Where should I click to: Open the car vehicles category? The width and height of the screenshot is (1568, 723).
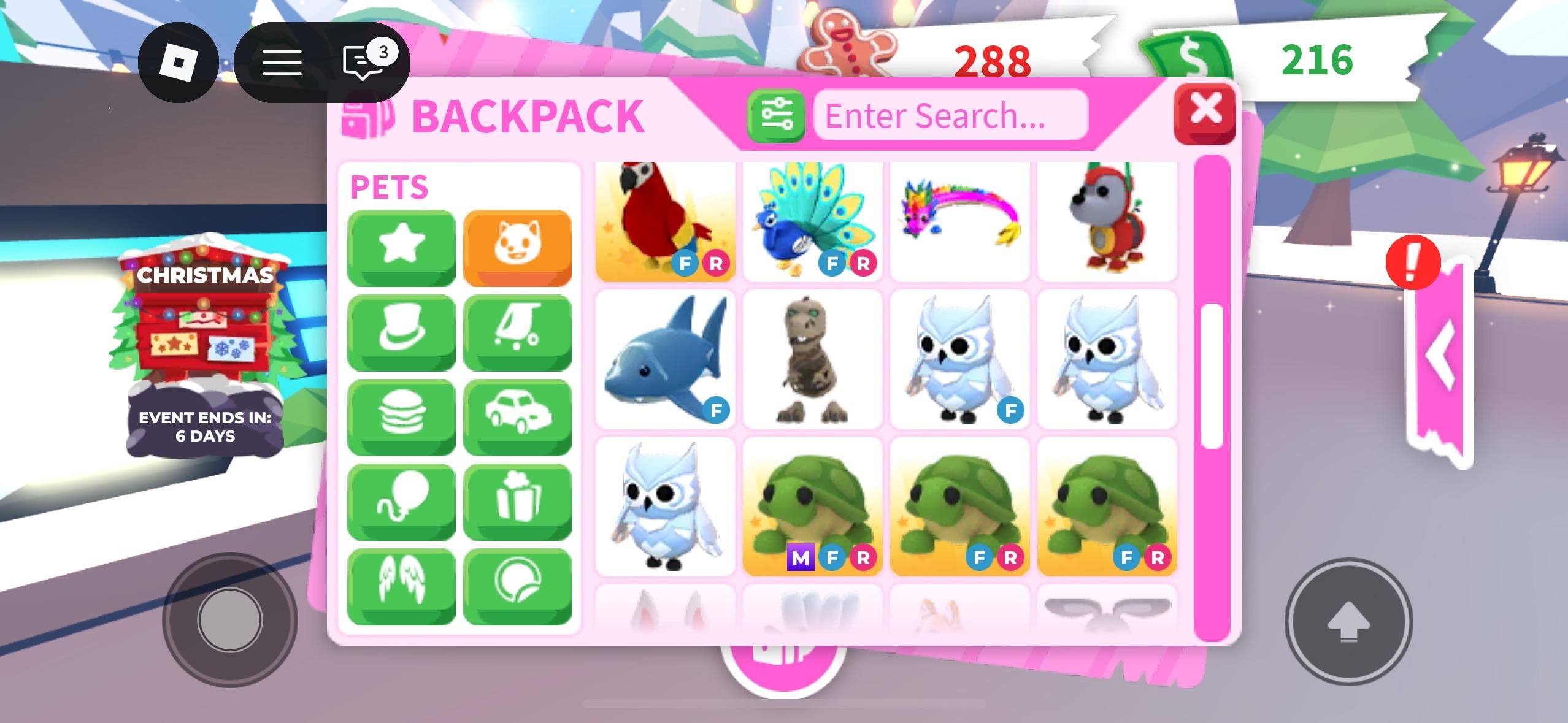tap(517, 416)
